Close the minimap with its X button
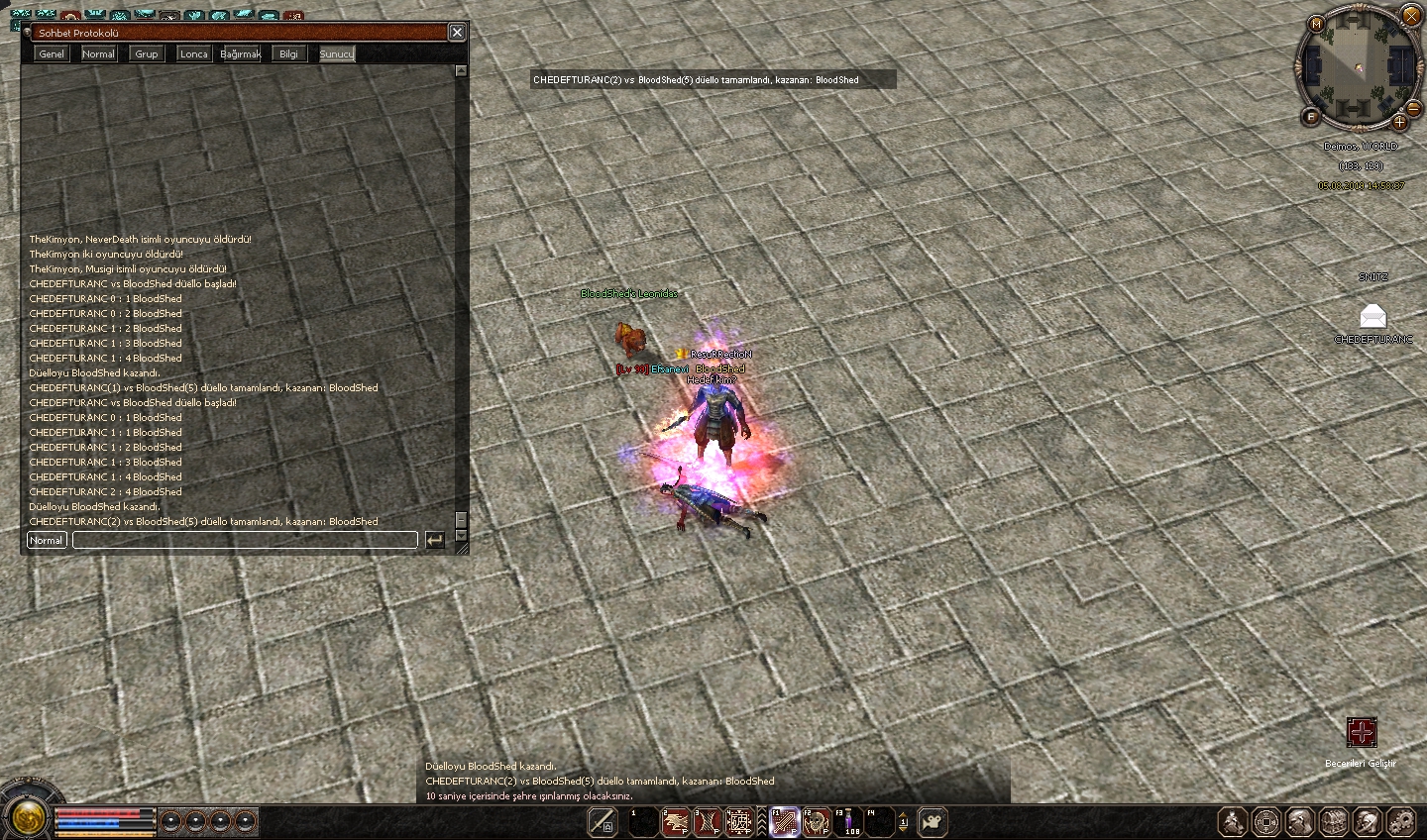The height and width of the screenshot is (840, 1427). (x=1411, y=15)
